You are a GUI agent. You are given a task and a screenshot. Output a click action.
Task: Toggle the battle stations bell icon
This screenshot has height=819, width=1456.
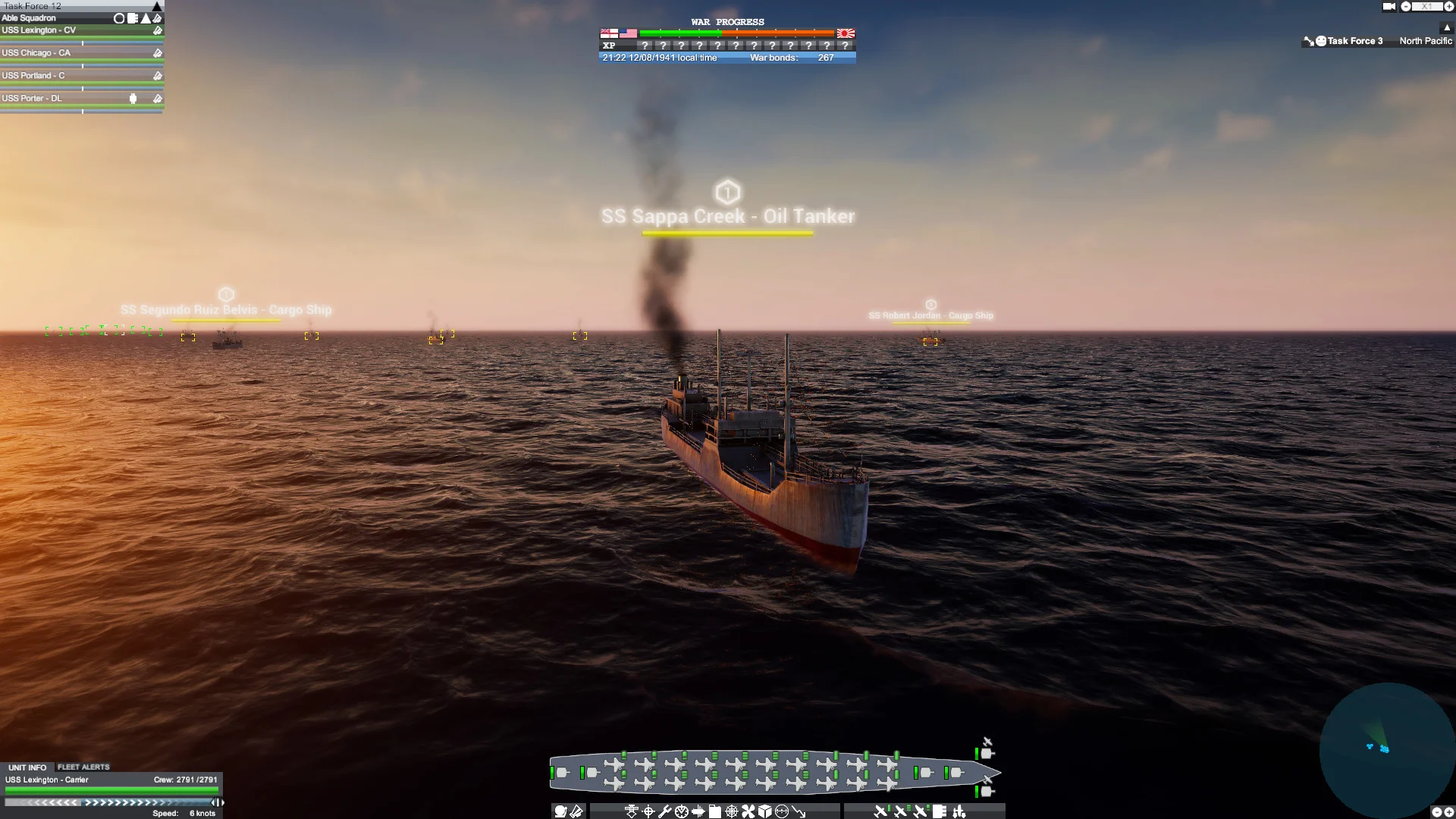pyautogui.click(x=560, y=811)
